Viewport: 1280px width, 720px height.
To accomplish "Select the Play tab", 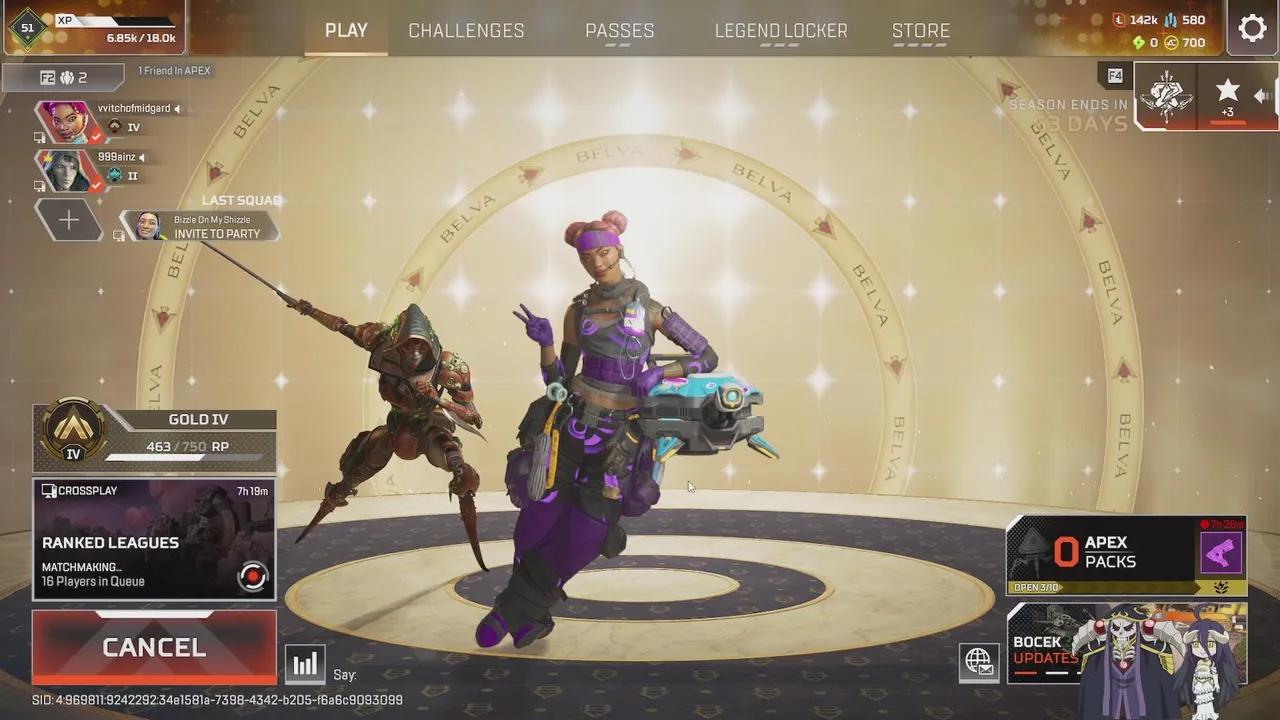I will point(346,30).
